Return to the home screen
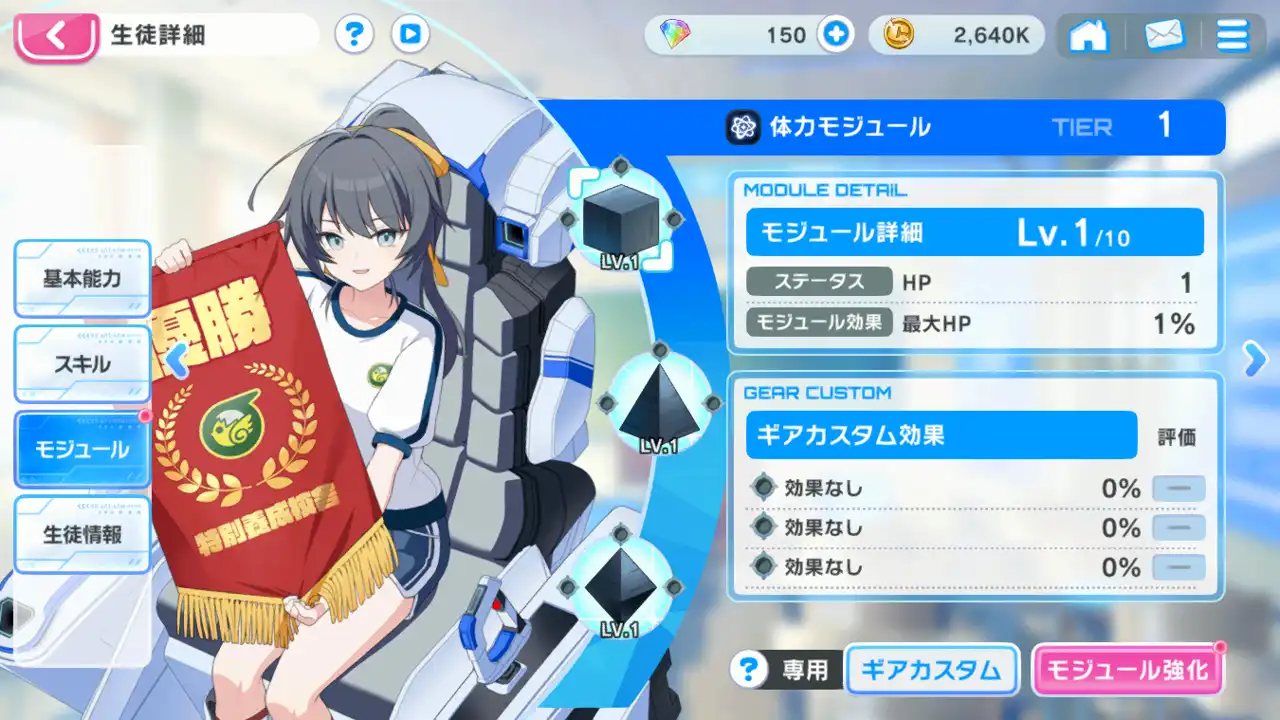The image size is (1280, 720). (1089, 37)
